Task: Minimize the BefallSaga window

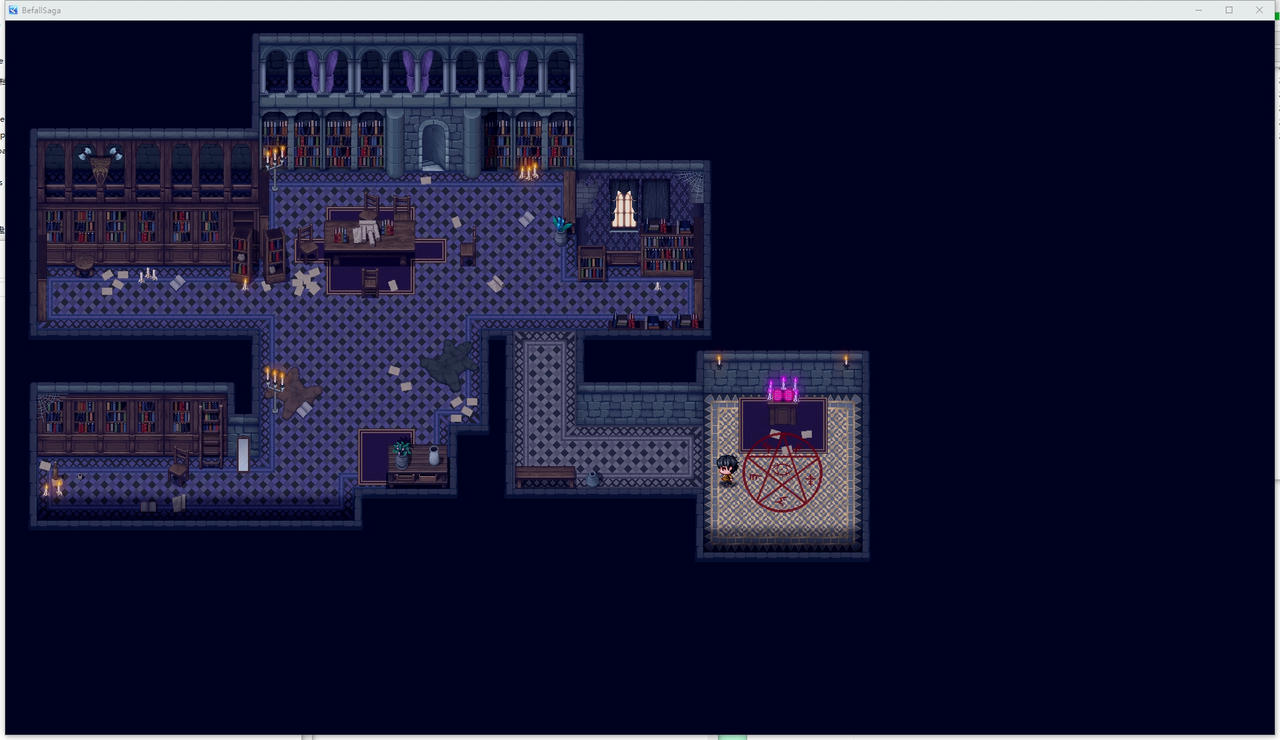Action: 1199,10
